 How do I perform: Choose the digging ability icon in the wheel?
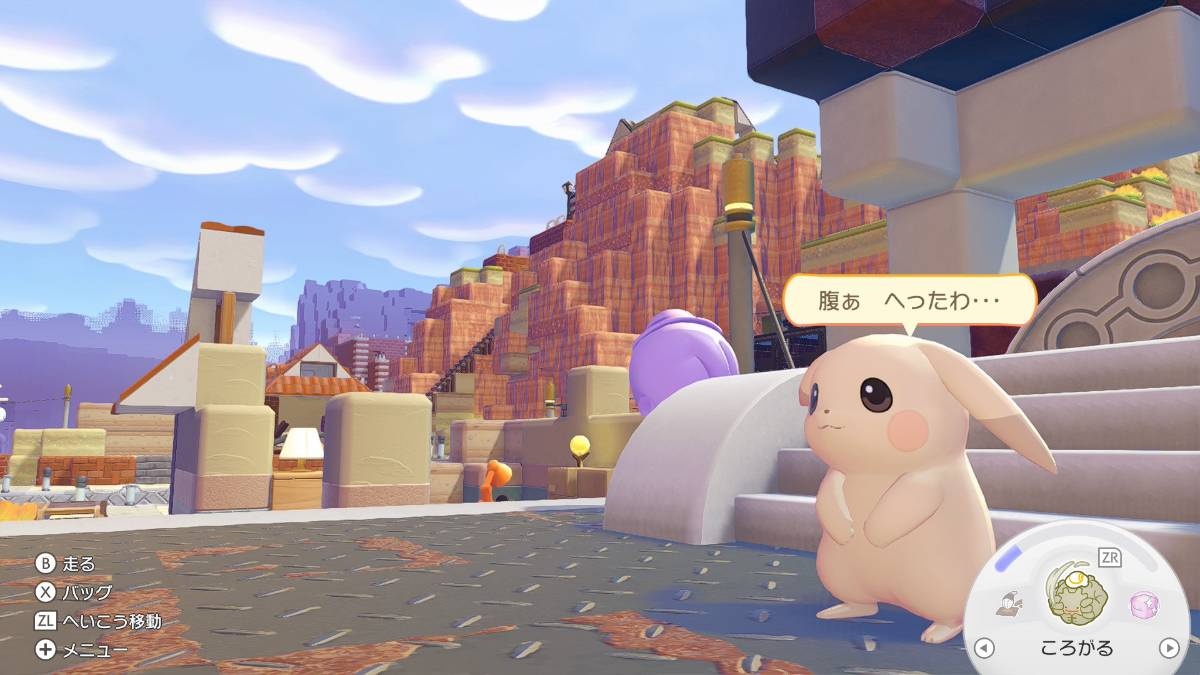click(x=1008, y=603)
